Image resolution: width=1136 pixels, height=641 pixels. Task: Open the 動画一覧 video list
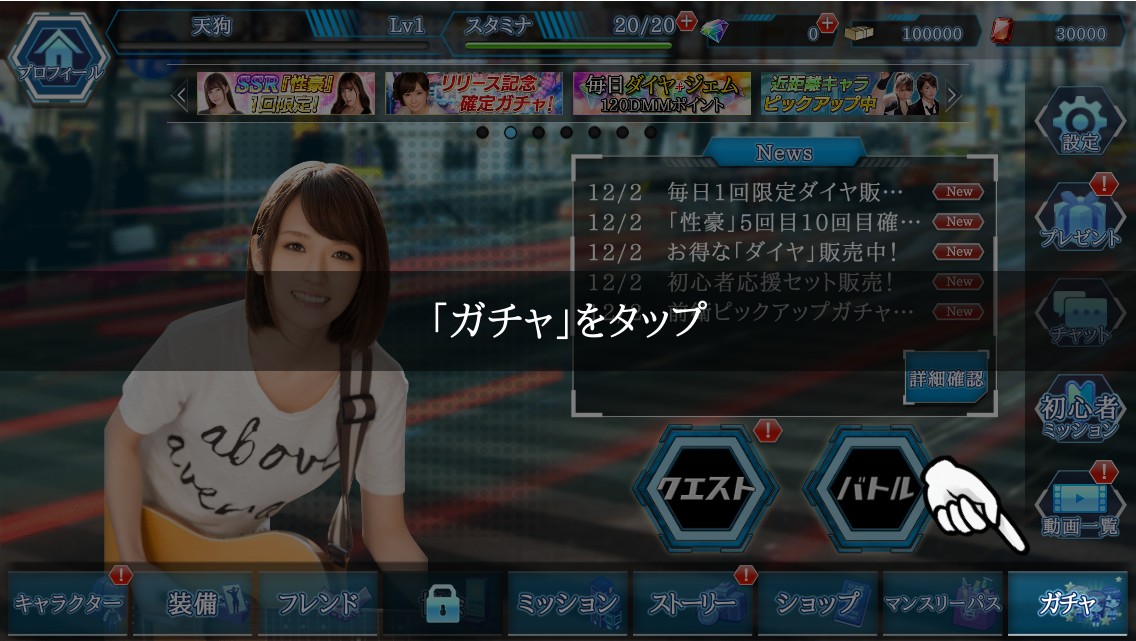pyautogui.click(x=1080, y=506)
